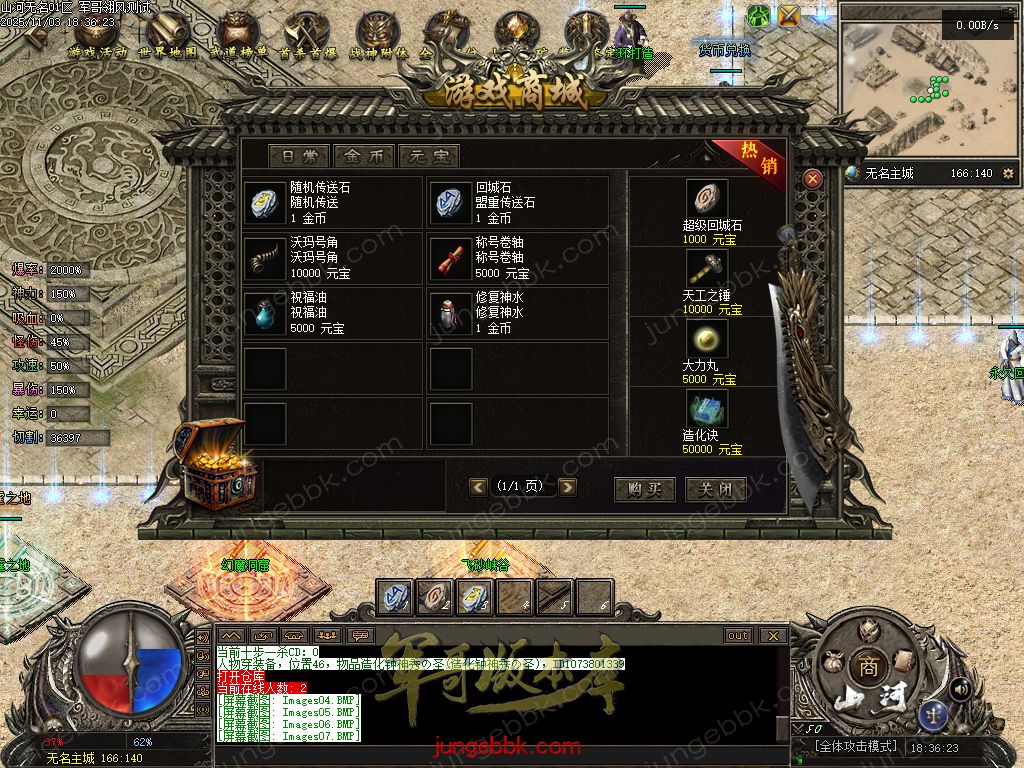Select the 元宝 shop tab
This screenshot has width=1024, height=768.
(428, 156)
